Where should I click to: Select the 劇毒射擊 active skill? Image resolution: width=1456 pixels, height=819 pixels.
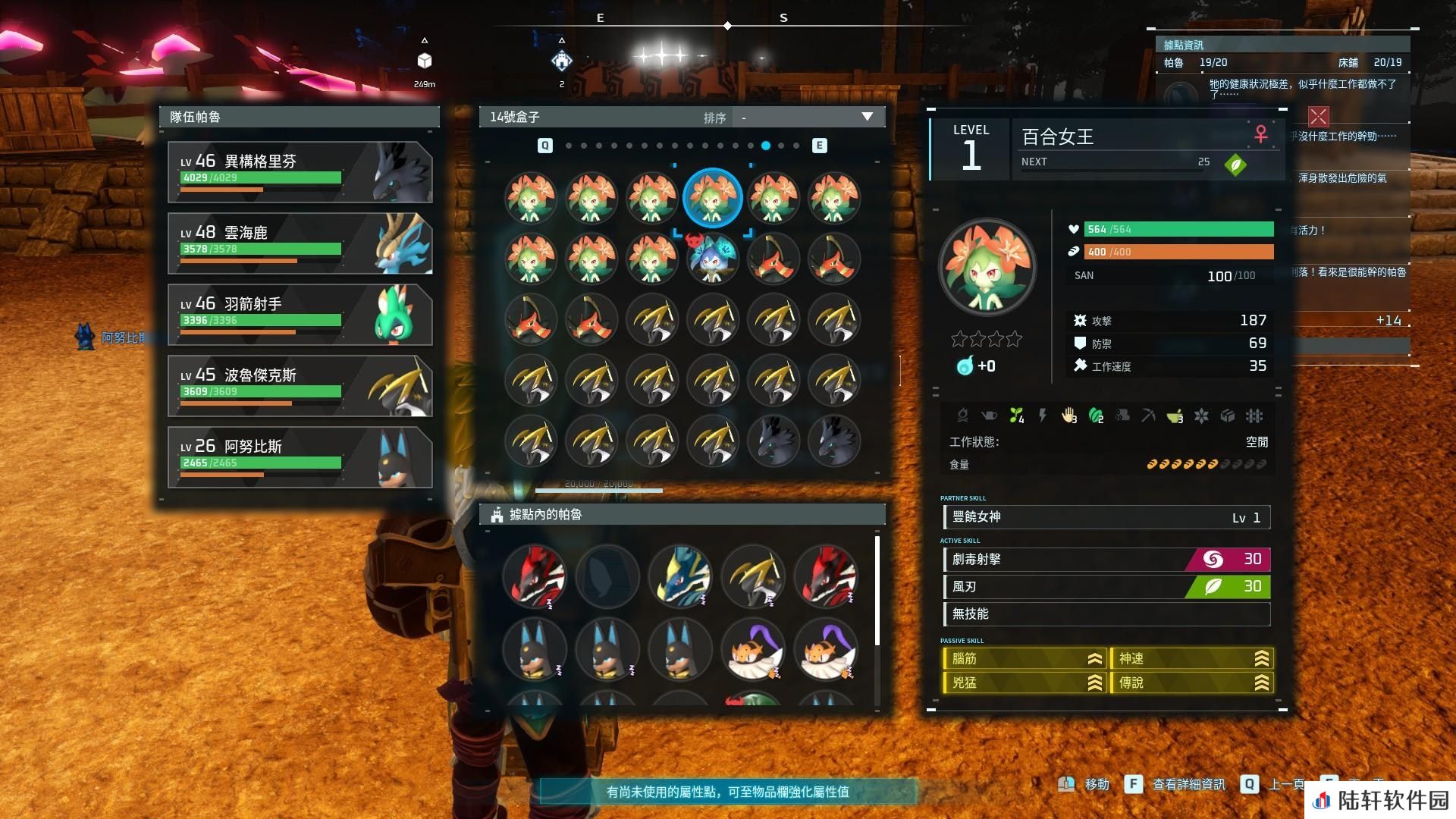pos(1106,560)
